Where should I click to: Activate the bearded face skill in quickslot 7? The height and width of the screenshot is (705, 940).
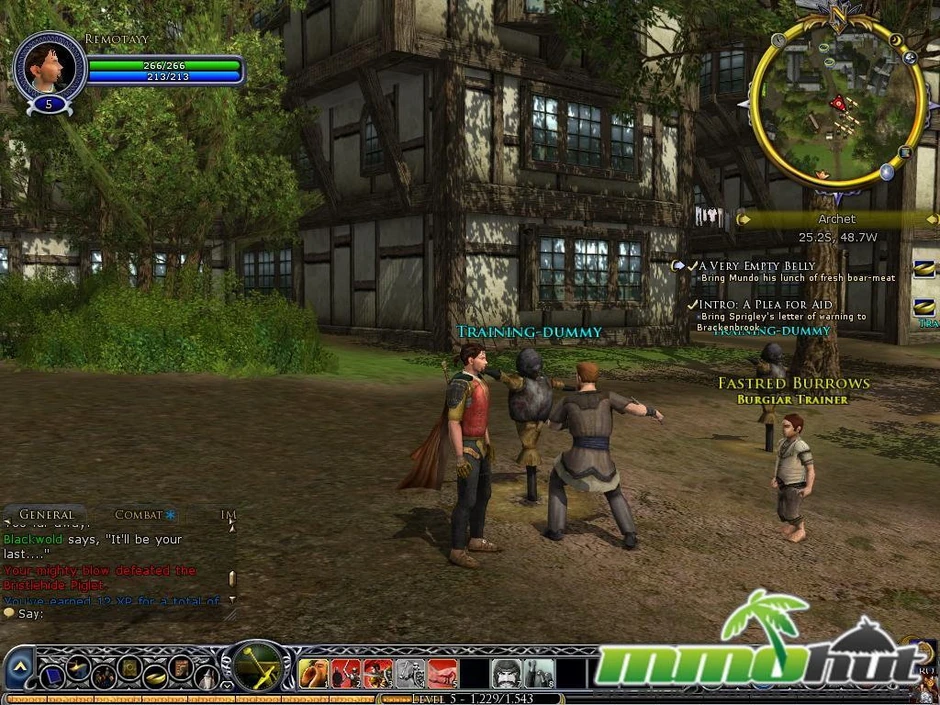pos(506,673)
